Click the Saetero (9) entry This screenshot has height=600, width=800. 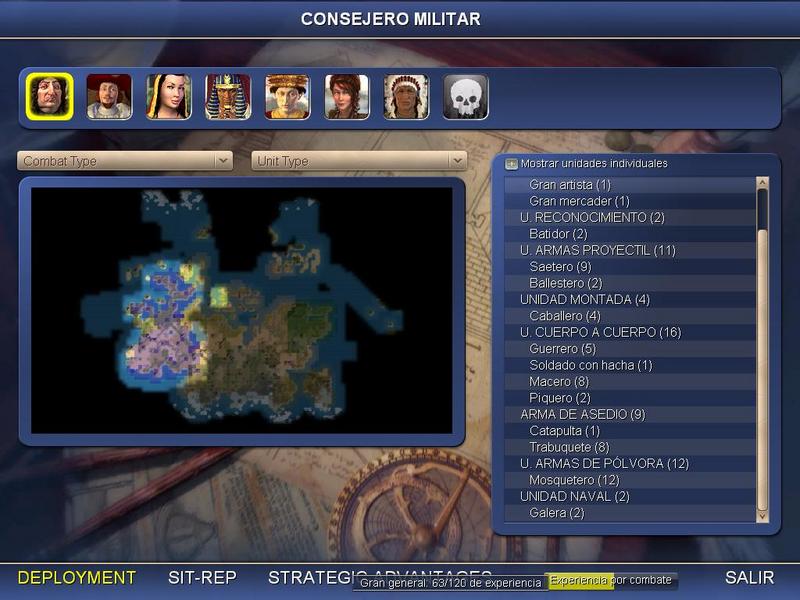(560, 266)
